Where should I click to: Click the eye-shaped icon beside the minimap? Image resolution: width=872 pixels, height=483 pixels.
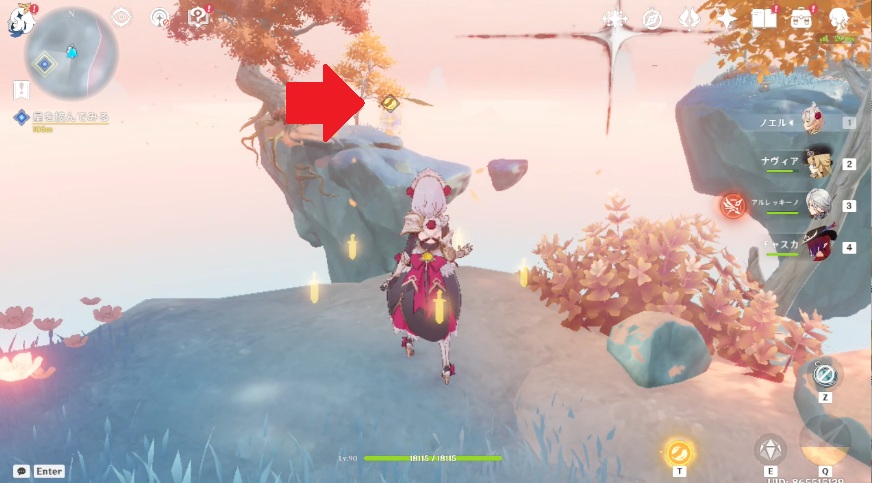122,17
